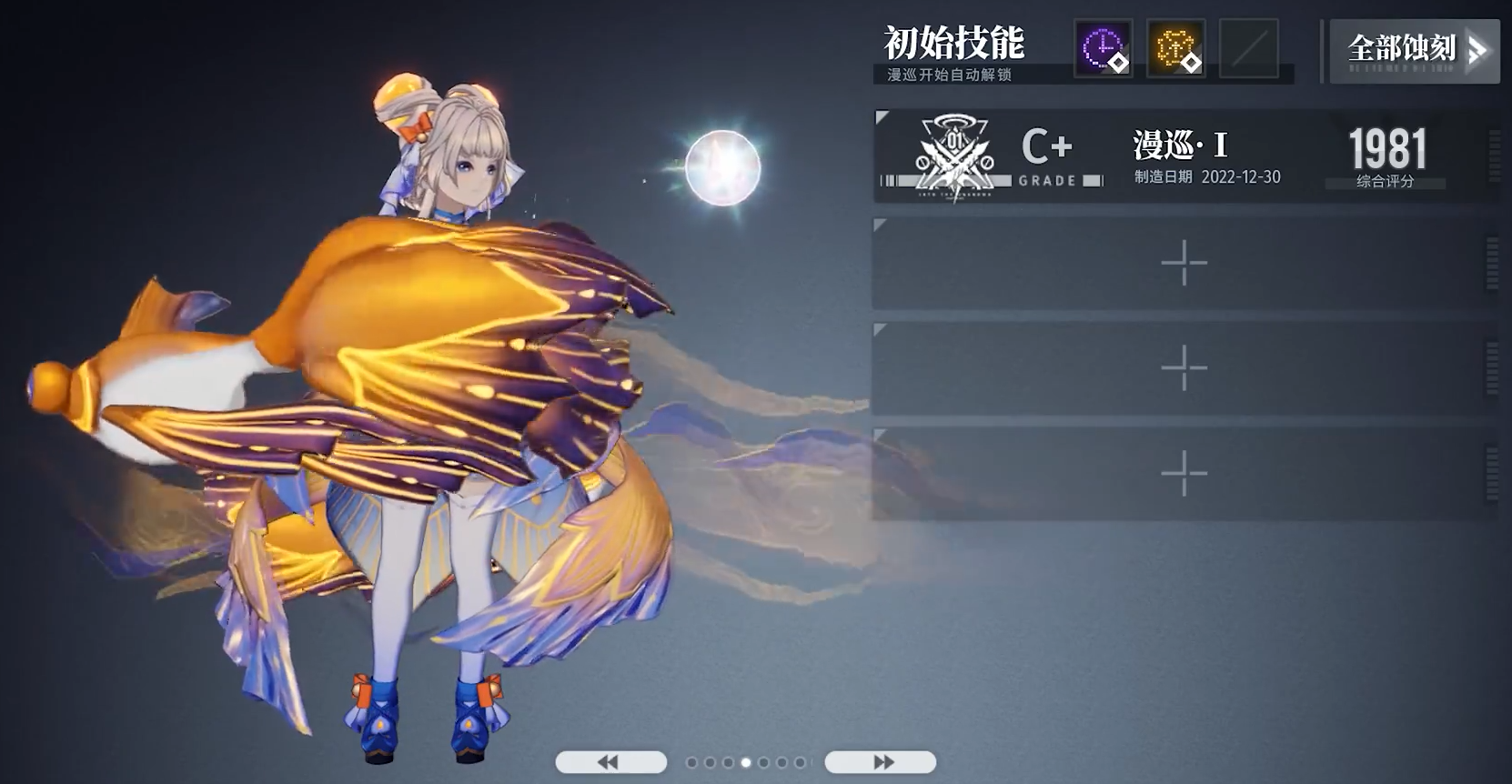
Task: Select the orange gear initial skill icon
Action: coord(1175,48)
